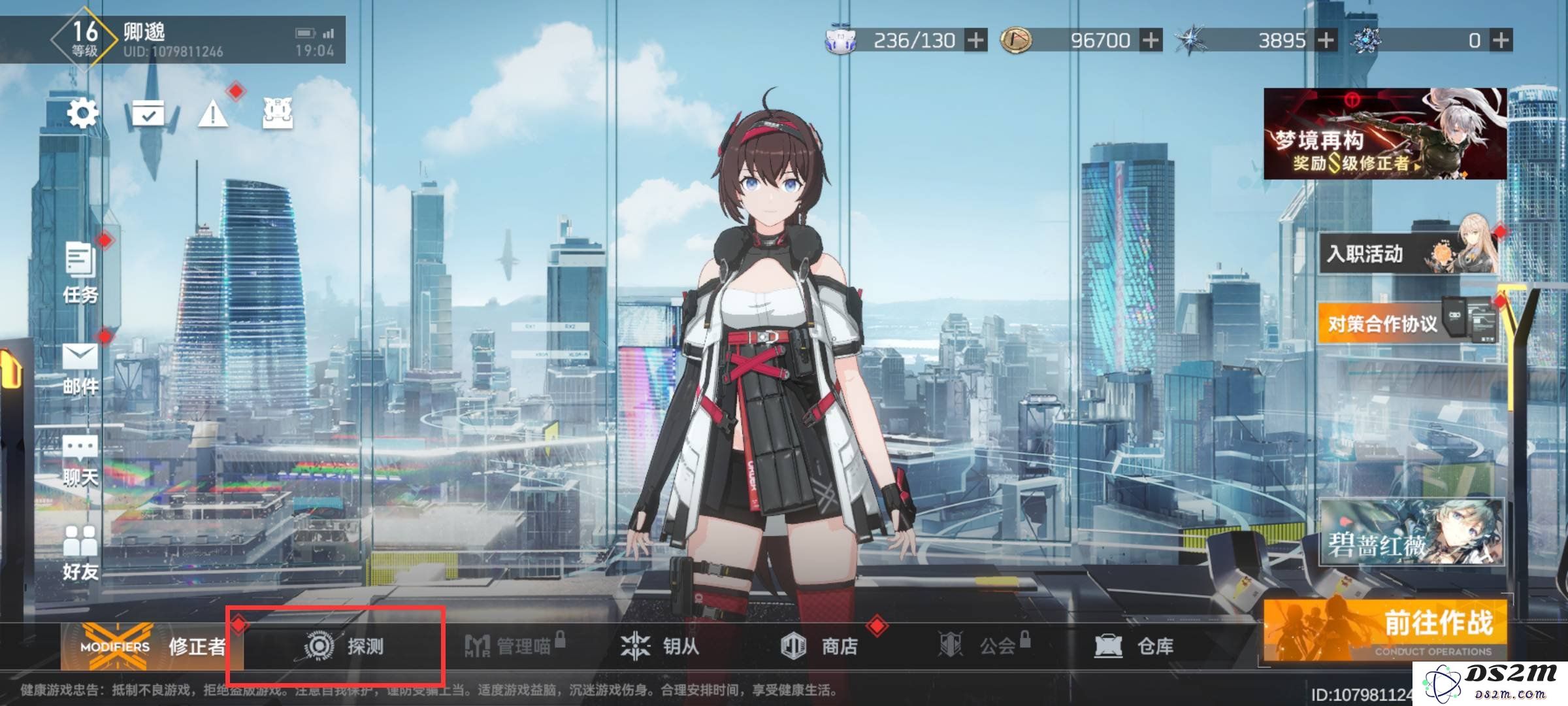Open the 修正者 Modifiers menu

[152, 647]
